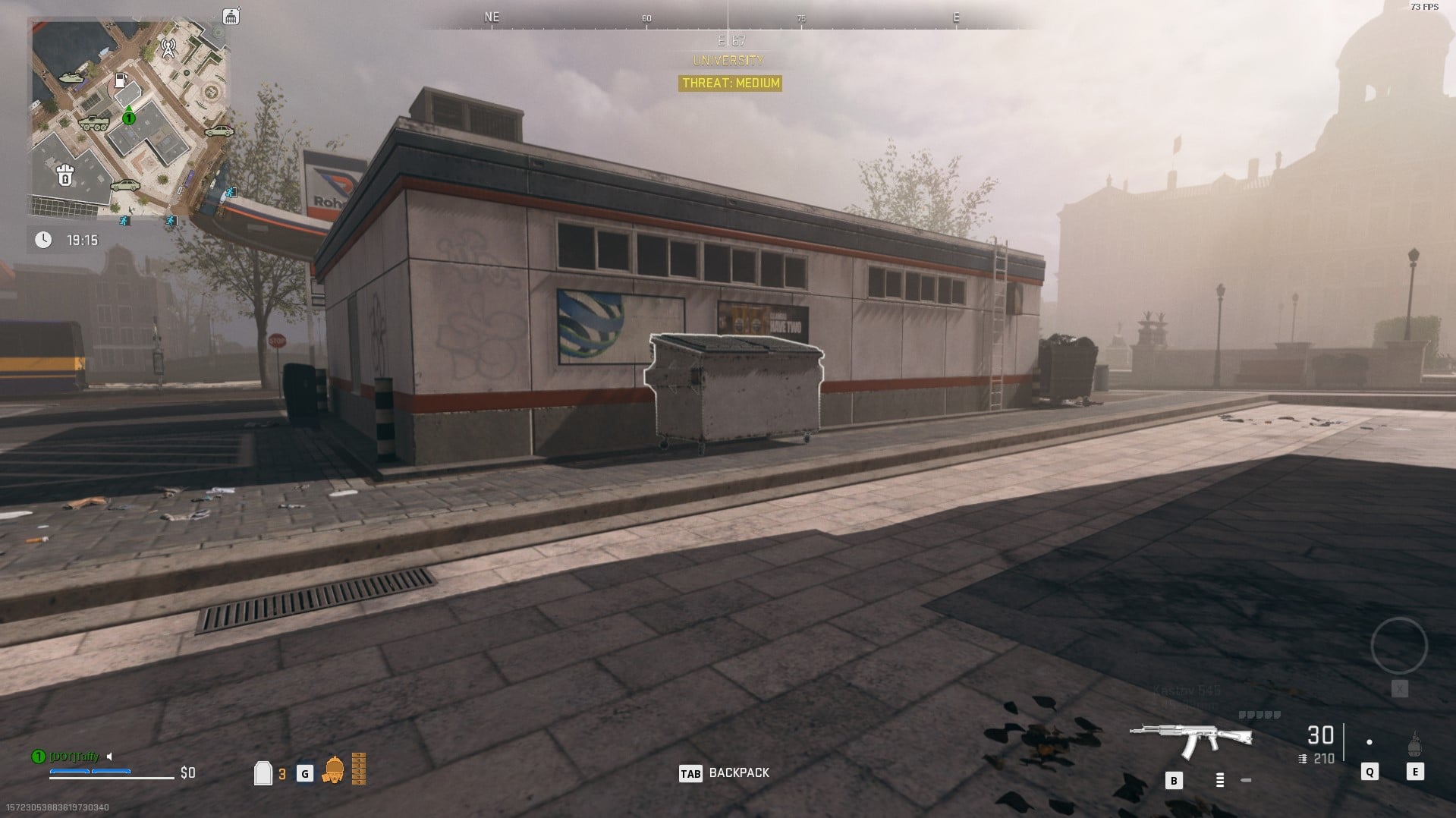
Task: Open the backpack via the TAB BACKPACK label
Action: click(x=723, y=772)
